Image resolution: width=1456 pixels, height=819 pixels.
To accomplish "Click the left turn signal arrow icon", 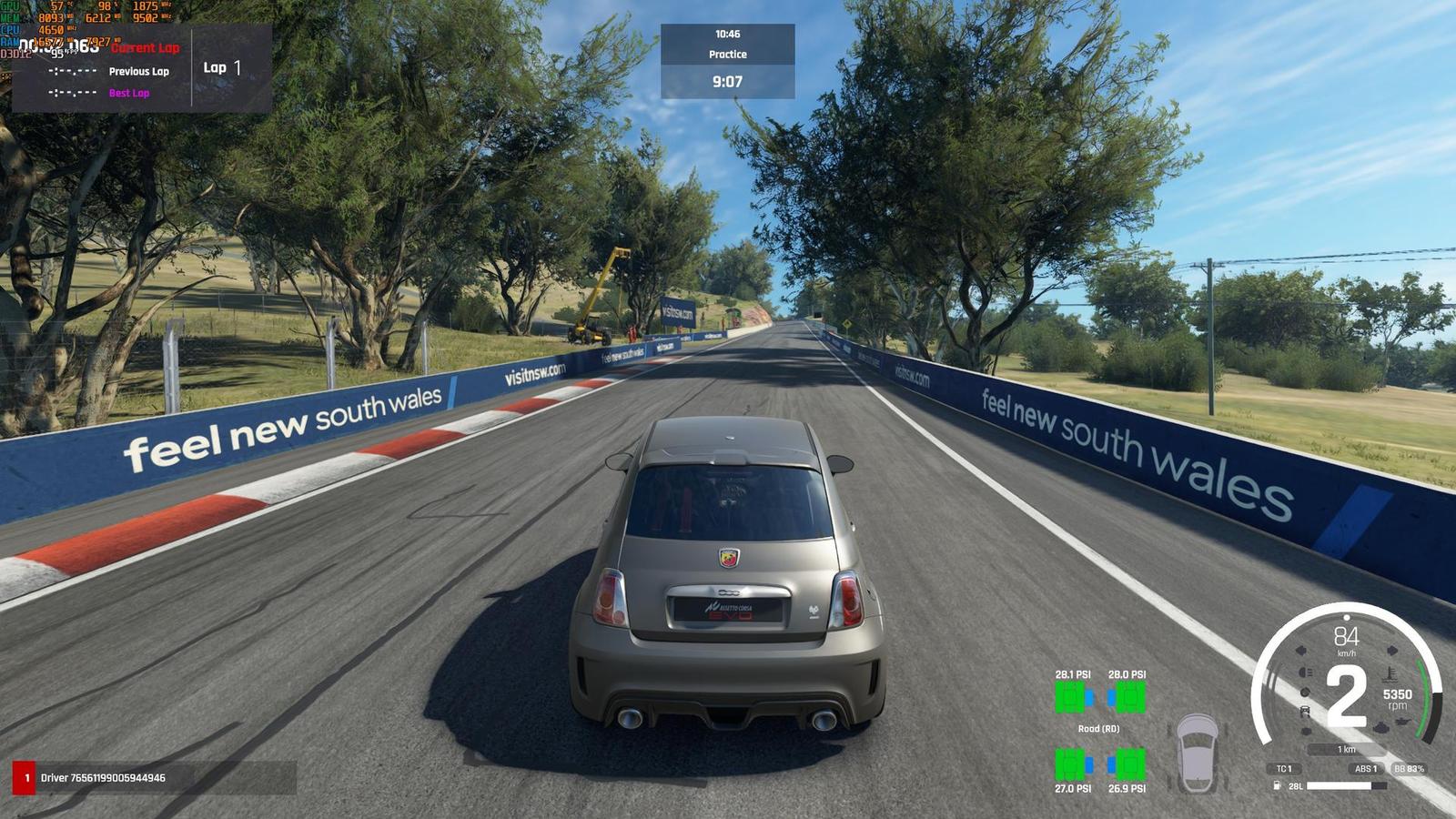I will click(1301, 651).
